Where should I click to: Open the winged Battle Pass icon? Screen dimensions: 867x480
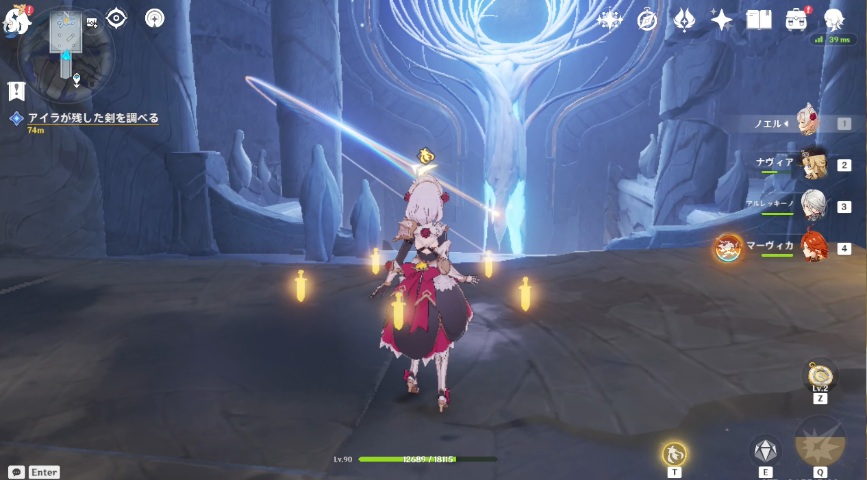click(x=684, y=19)
